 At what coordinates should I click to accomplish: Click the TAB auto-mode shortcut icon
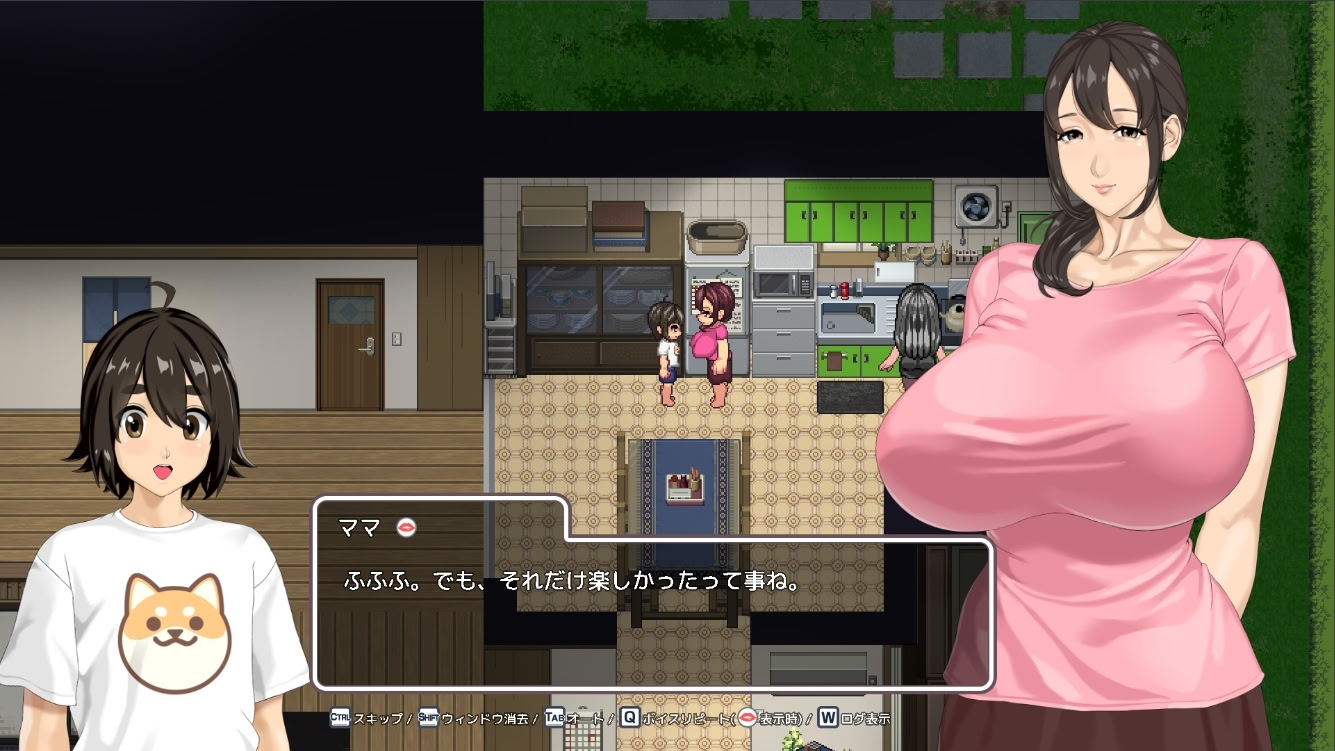coord(554,716)
